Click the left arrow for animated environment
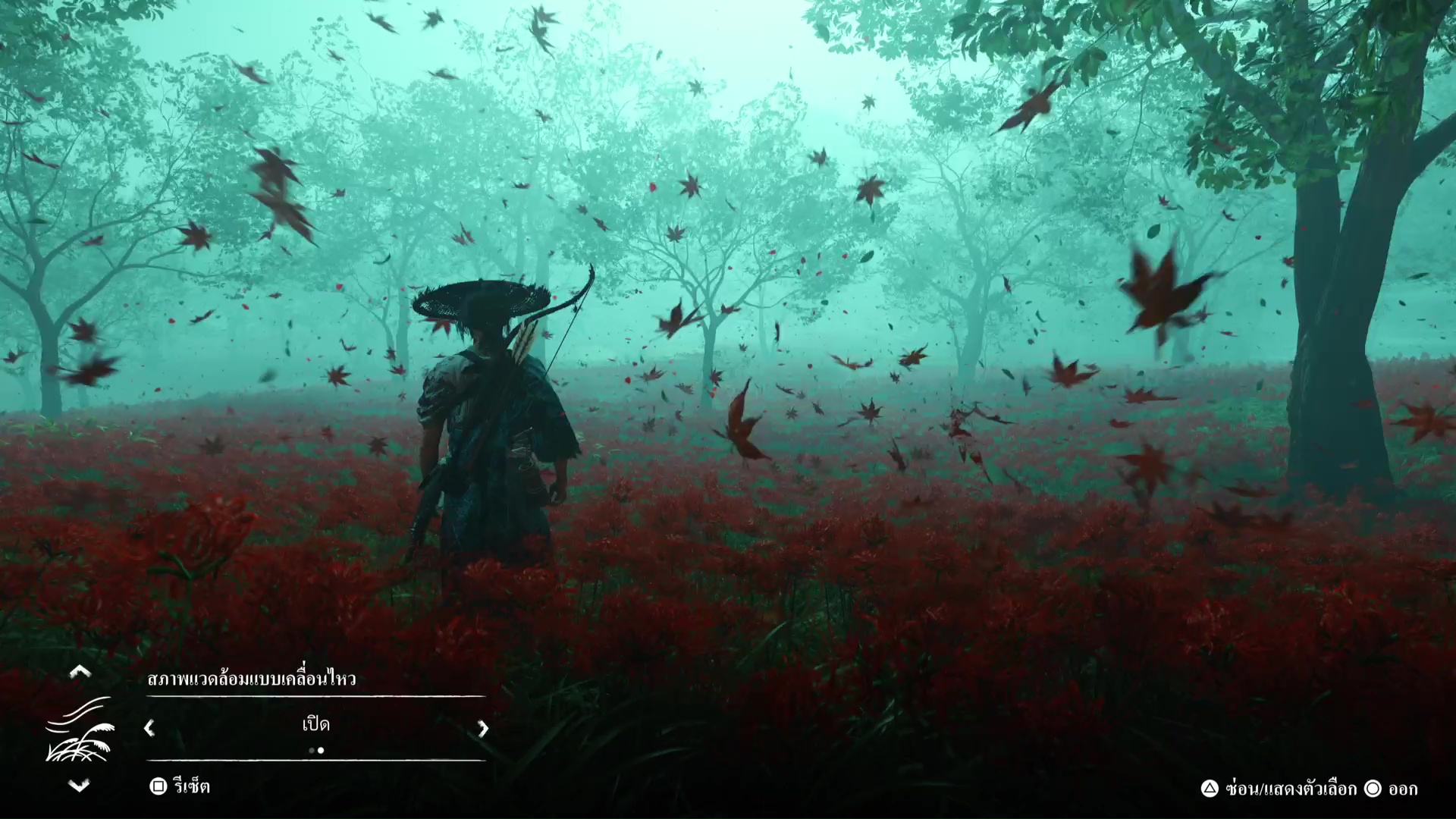Screen dimensions: 1456x819 coord(149,728)
